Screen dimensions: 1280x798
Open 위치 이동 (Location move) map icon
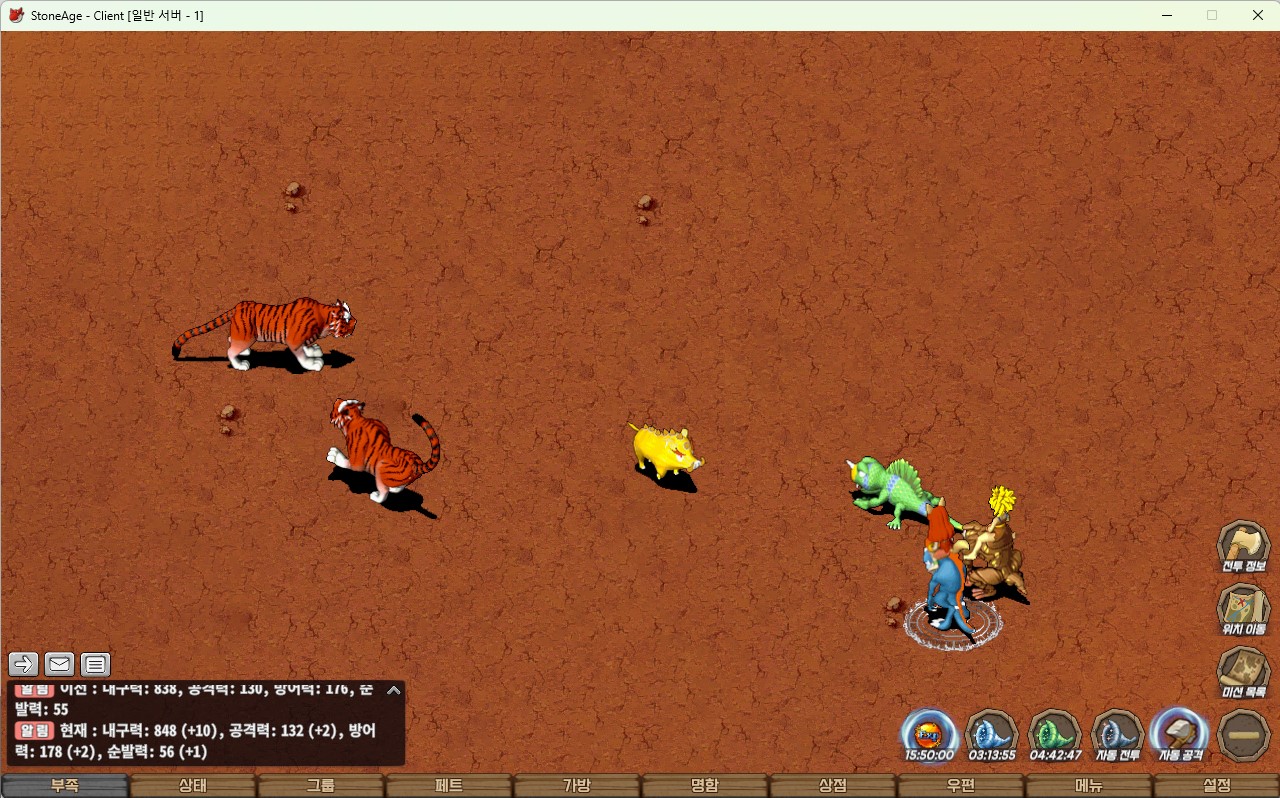[1244, 610]
